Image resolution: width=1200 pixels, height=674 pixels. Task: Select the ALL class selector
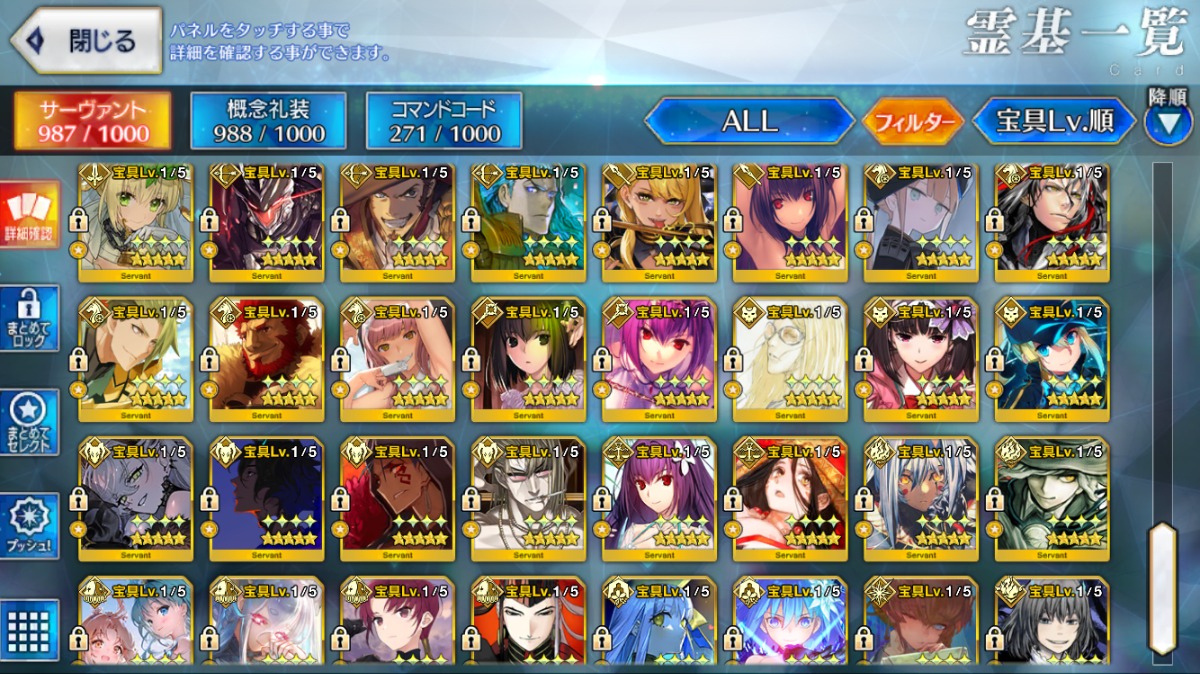749,122
